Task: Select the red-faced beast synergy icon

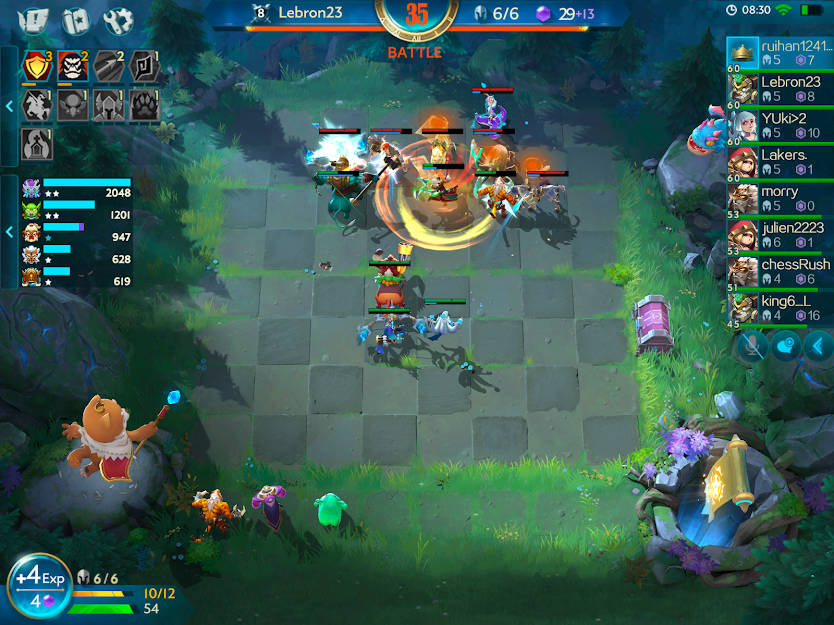Action: (x=73, y=67)
